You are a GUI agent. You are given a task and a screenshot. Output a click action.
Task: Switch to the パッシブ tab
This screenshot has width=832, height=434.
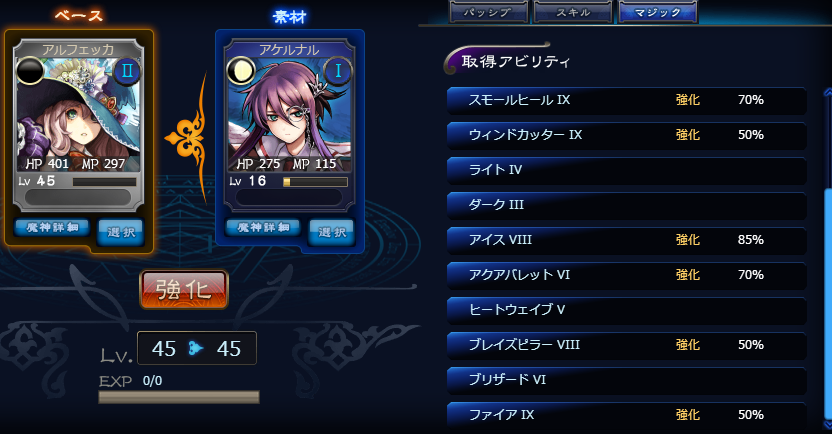tap(487, 12)
